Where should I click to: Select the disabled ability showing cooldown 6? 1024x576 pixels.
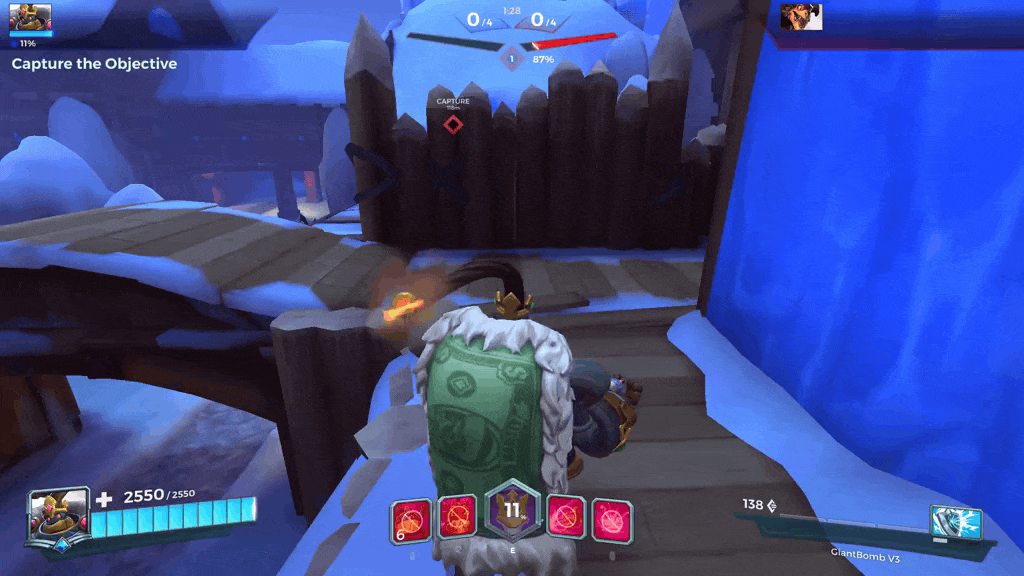coord(410,520)
